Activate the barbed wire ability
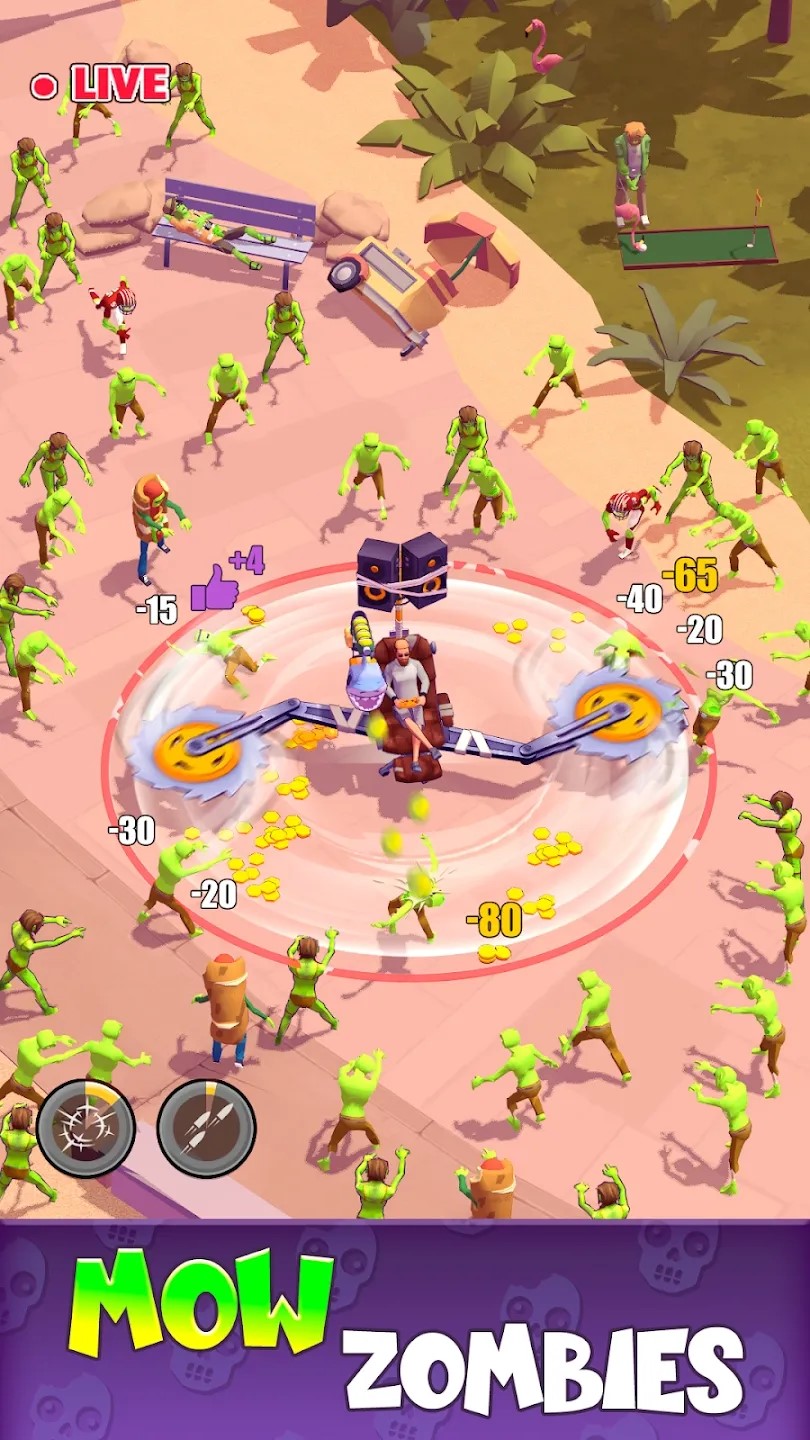The height and width of the screenshot is (1440, 810). [x=86, y=1128]
